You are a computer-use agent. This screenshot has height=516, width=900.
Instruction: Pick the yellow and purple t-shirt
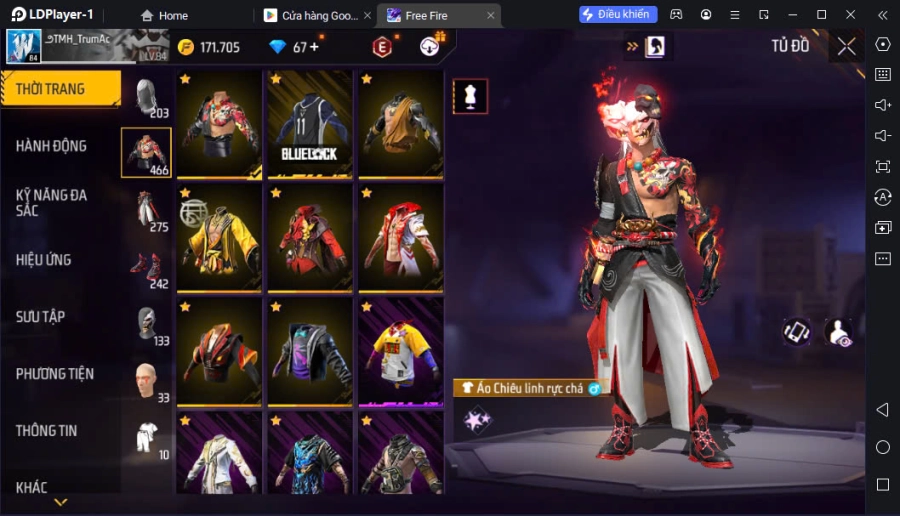coord(401,351)
